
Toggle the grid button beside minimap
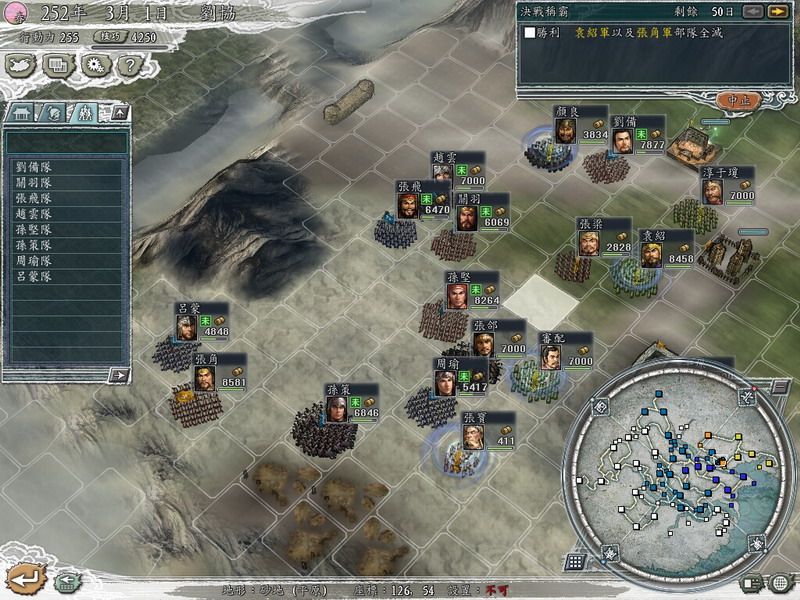(575, 561)
